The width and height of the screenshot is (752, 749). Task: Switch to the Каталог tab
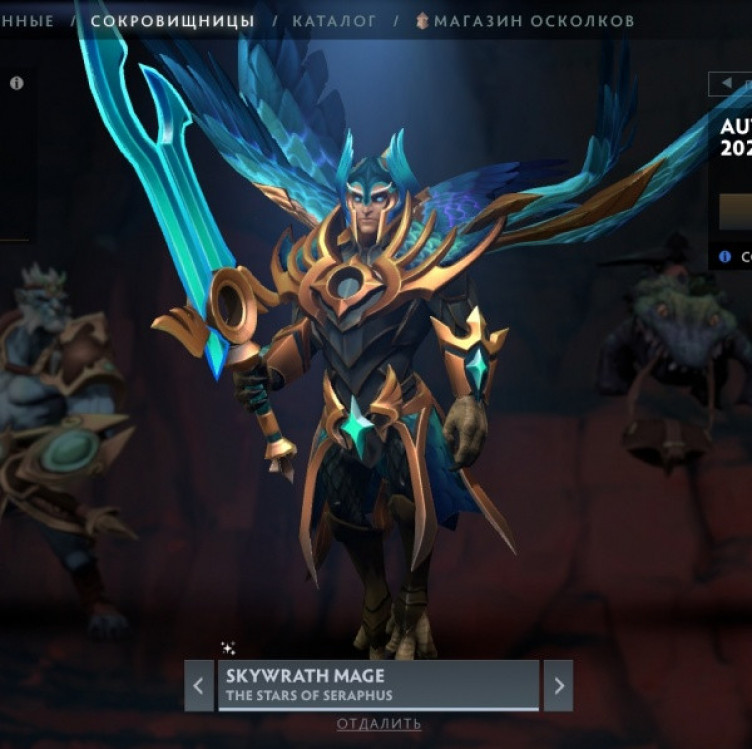(x=334, y=20)
